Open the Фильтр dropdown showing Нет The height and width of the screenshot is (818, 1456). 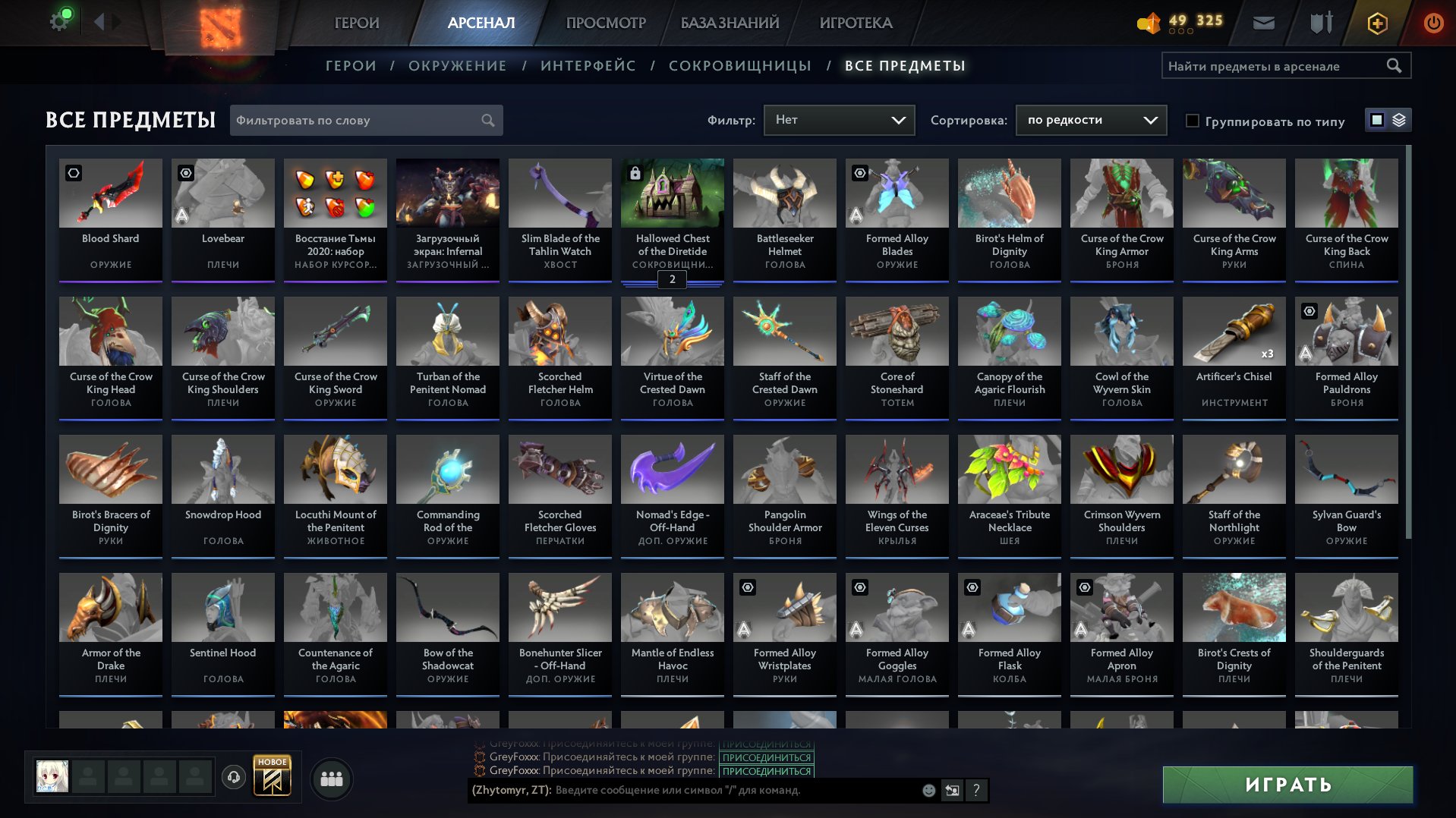[838, 119]
